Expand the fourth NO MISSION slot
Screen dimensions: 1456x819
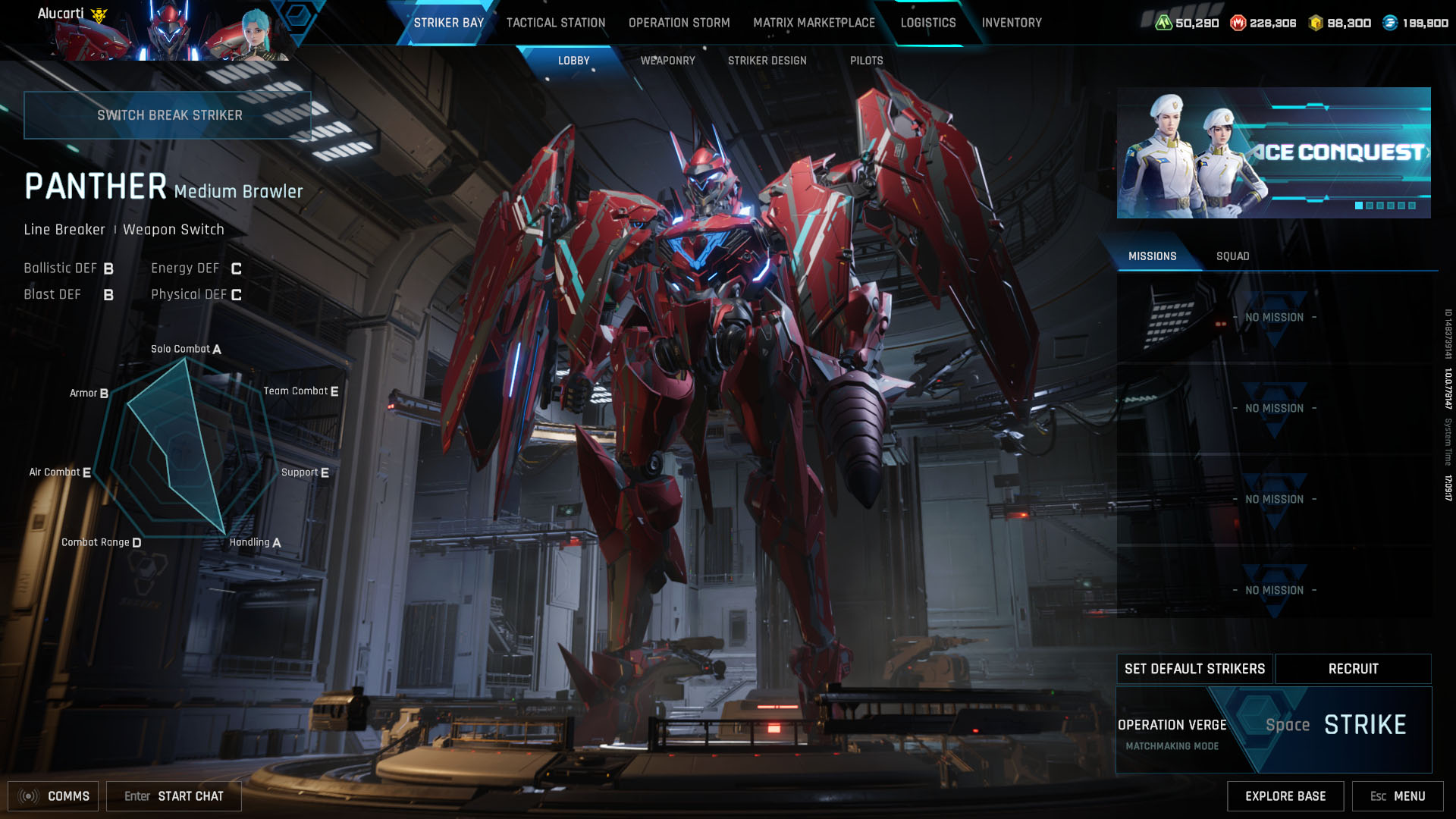click(1275, 590)
